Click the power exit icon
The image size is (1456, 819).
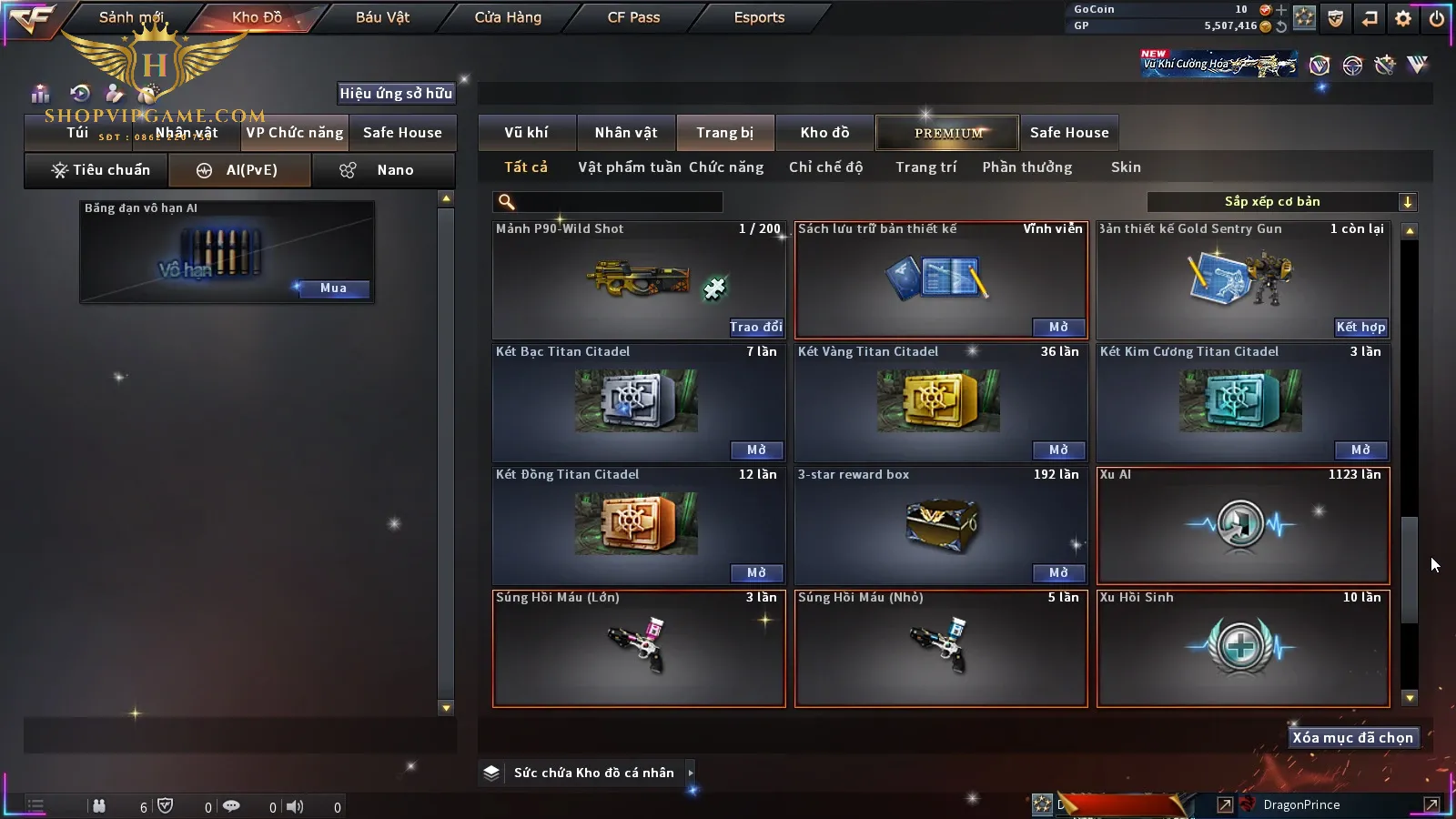[x=1437, y=18]
